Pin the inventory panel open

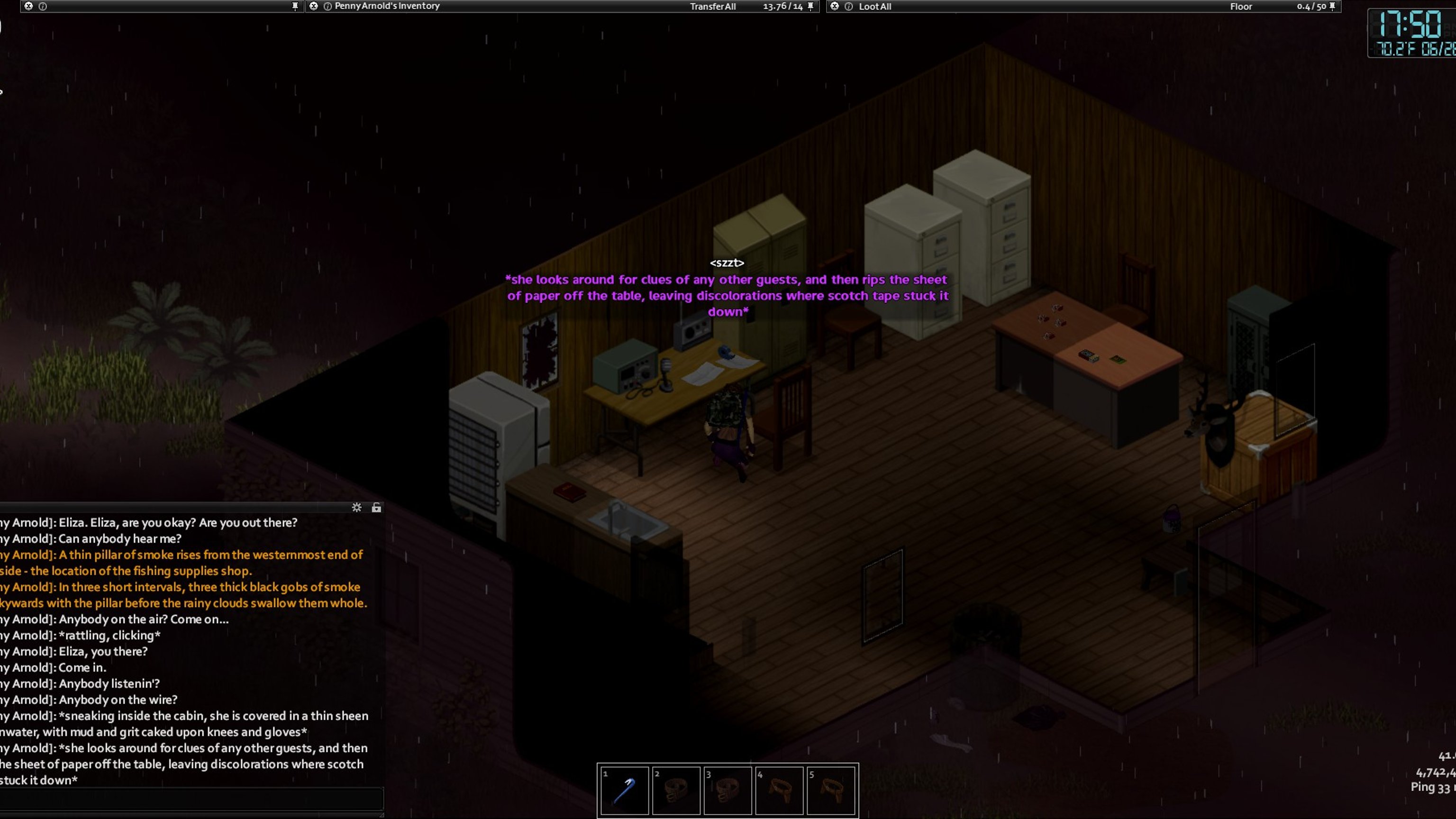(810, 6)
